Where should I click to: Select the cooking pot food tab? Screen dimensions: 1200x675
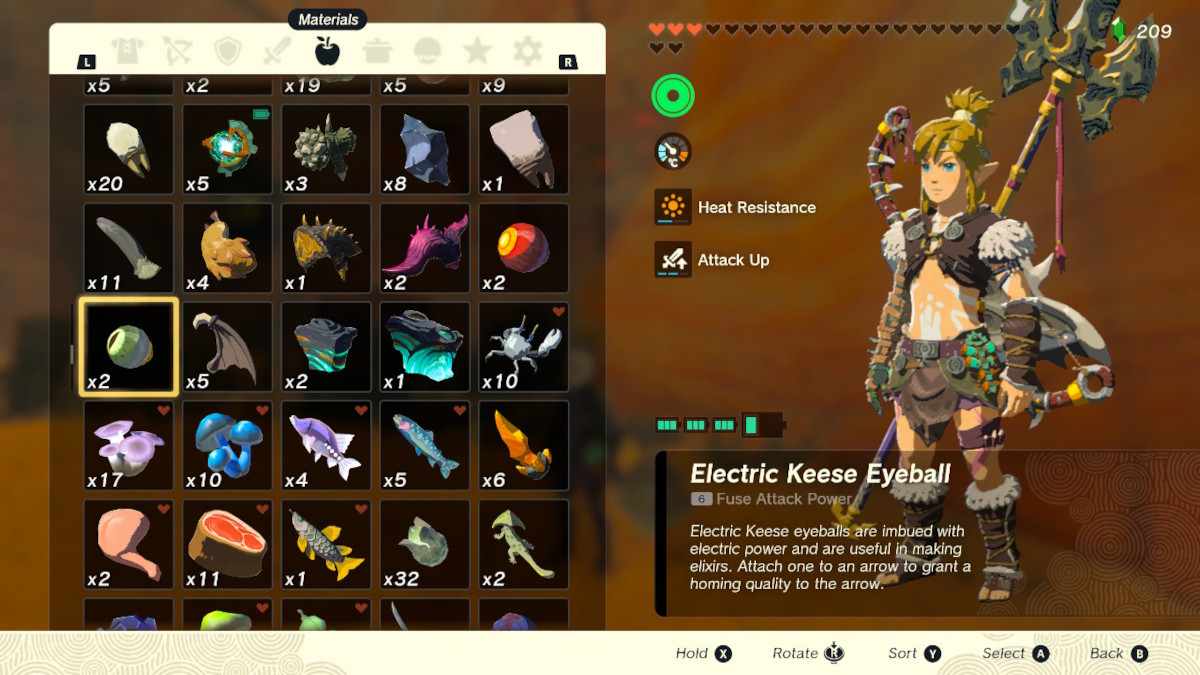point(378,51)
